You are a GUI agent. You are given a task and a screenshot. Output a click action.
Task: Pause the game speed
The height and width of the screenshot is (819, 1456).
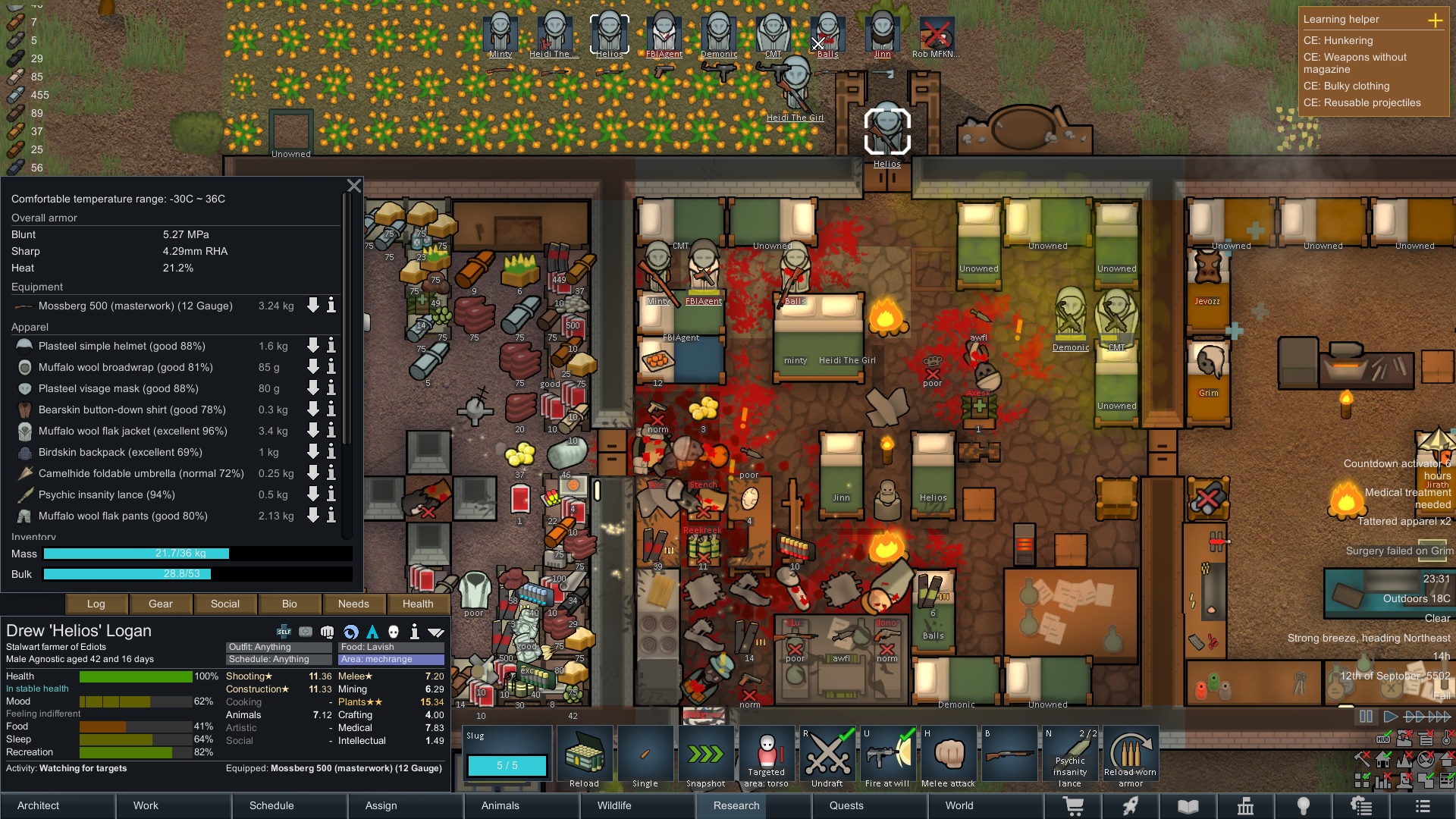pyautogui.click(x=1366, y=717)
